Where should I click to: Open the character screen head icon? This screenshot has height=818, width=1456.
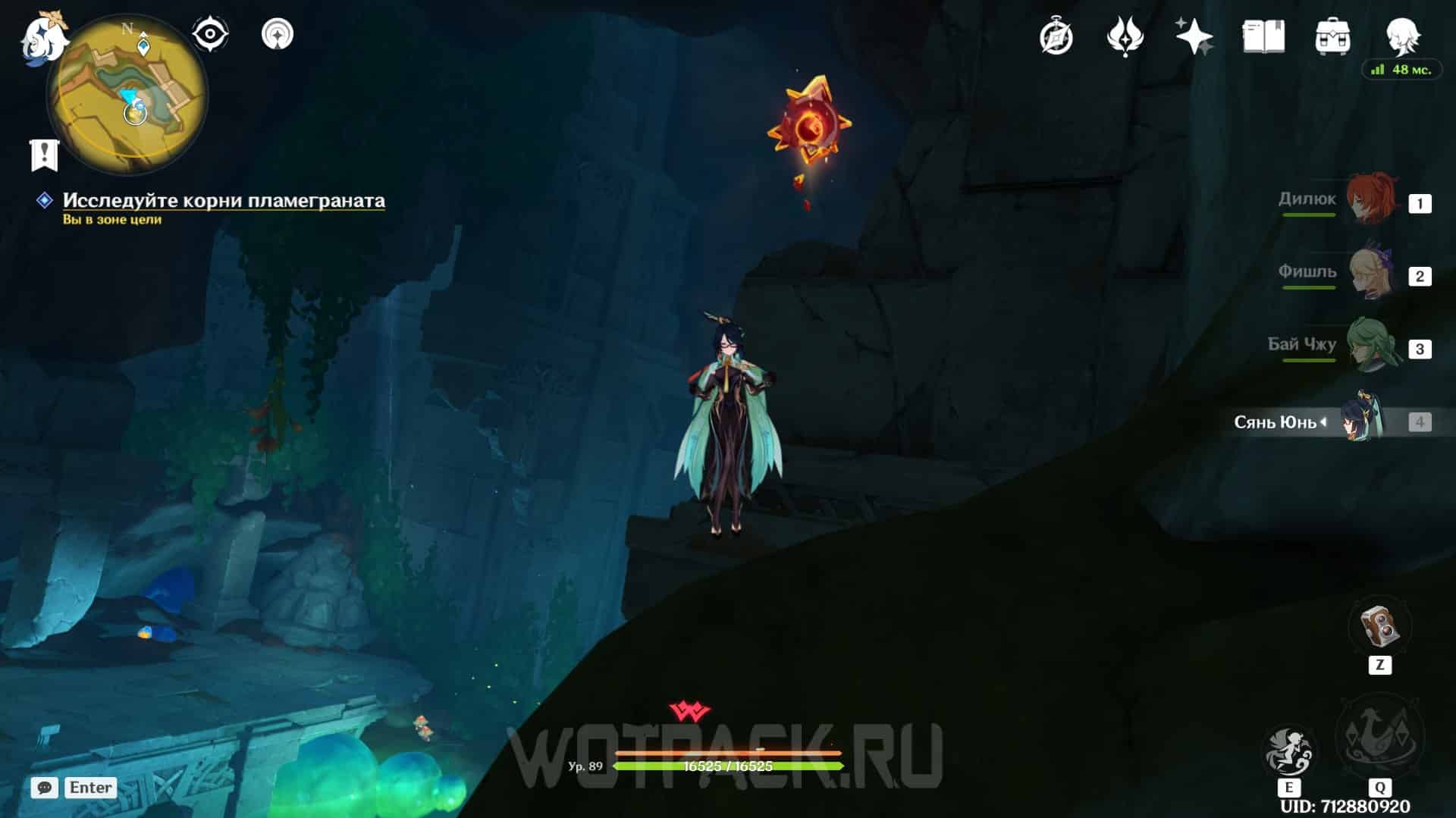(1402, 35)
